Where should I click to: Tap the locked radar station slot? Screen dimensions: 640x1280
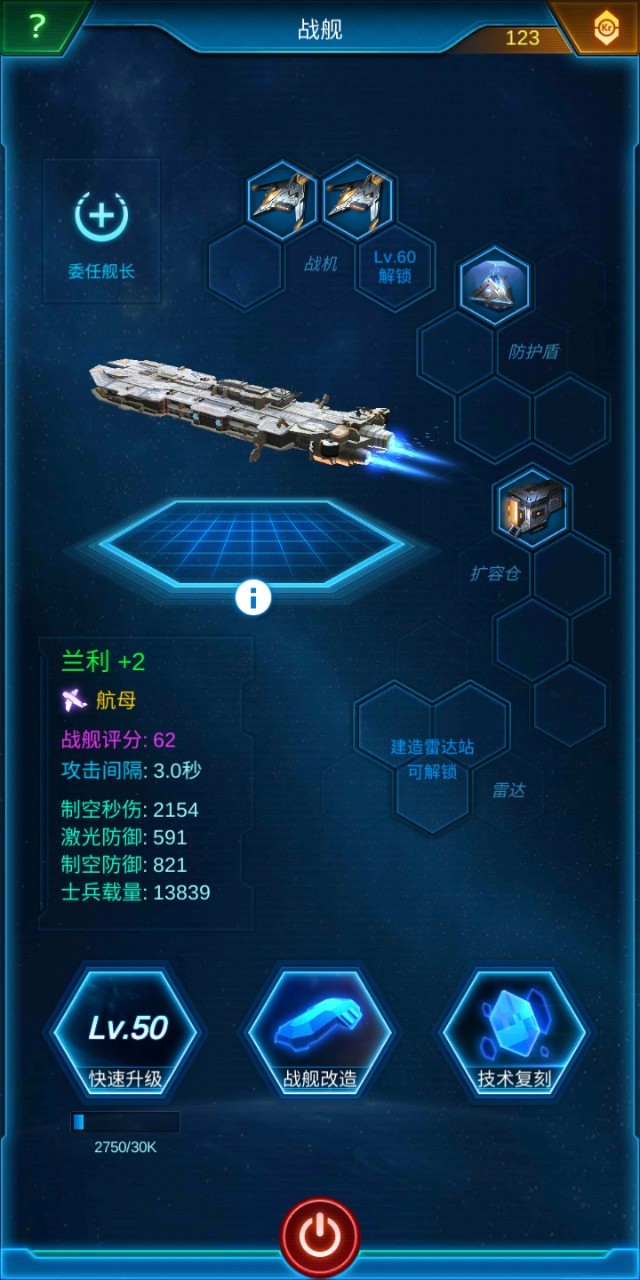432,756
